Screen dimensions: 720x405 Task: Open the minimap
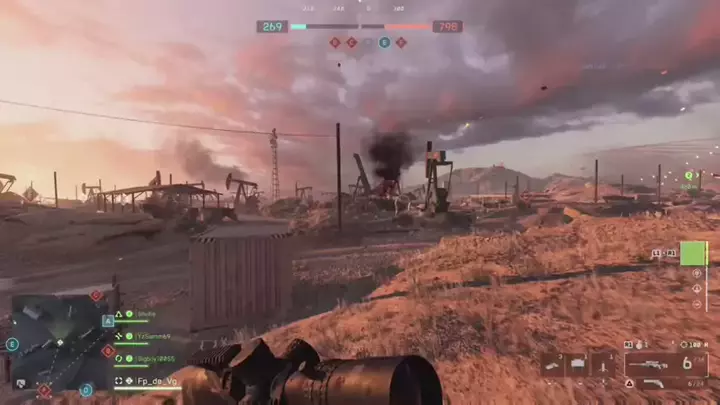[x=58, y=340]
